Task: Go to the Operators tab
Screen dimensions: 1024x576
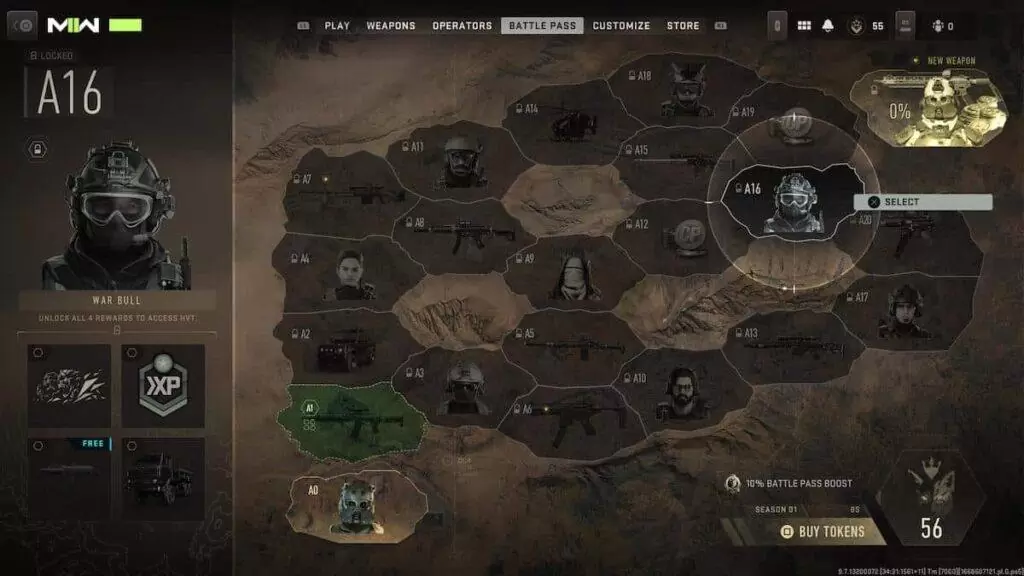Action: [x=462, y=25]
